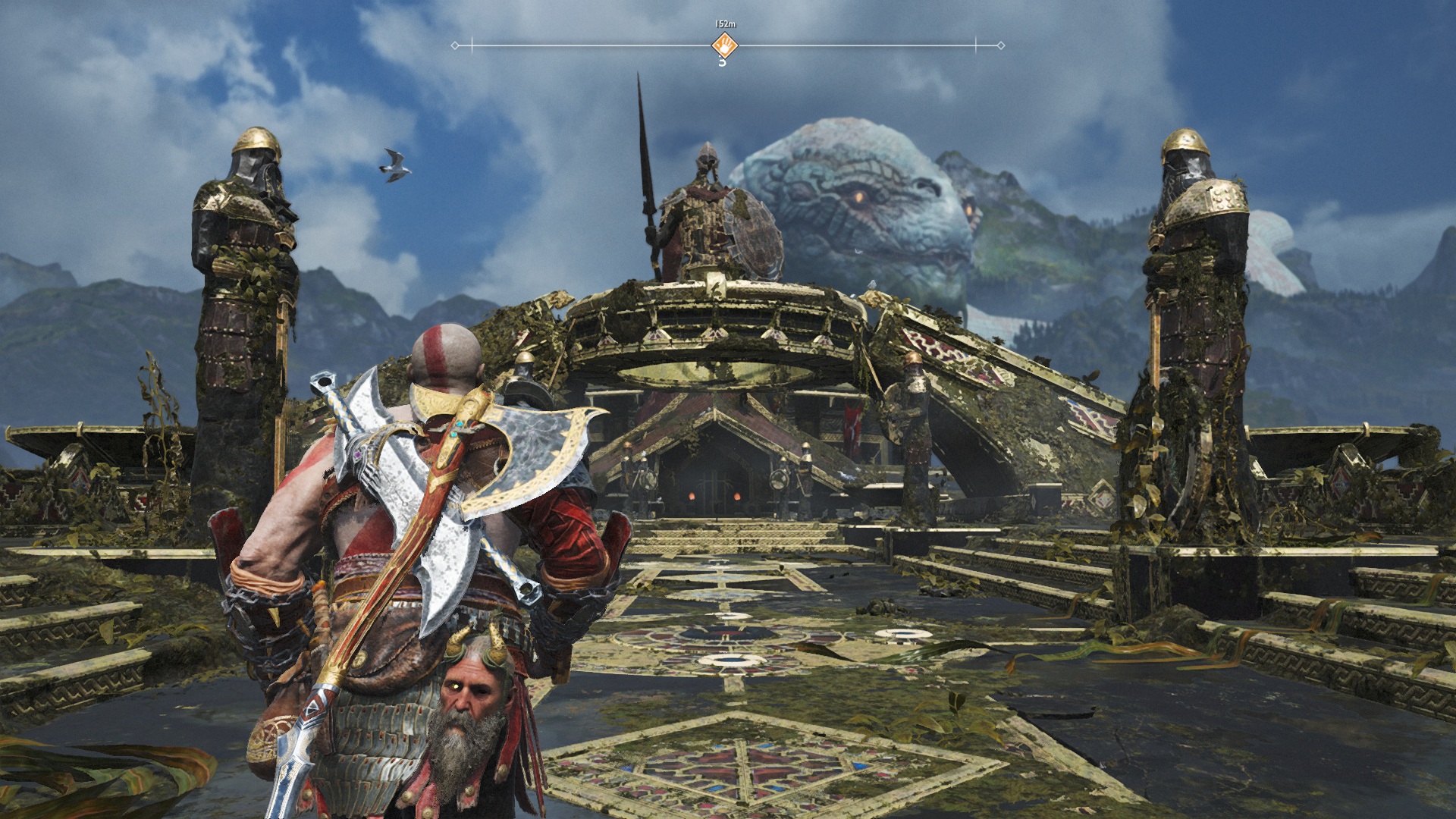Select the orange objective marker on the compass

[724, 45]
